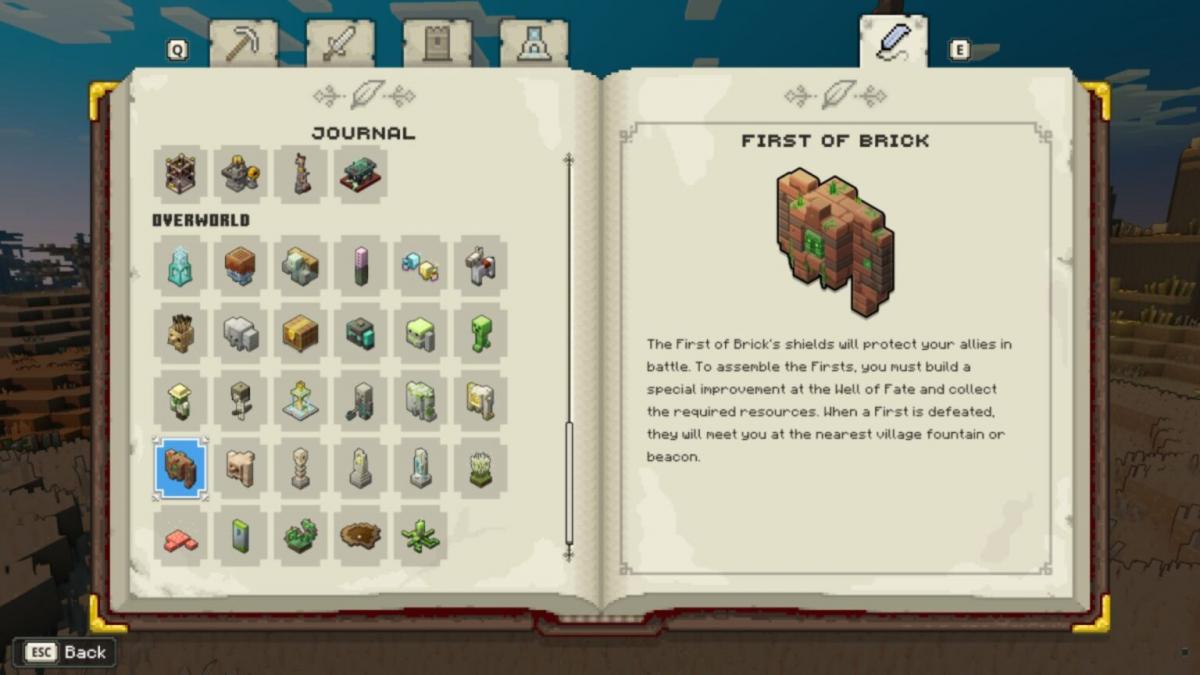Go back with the Back button

click(66, 652)
